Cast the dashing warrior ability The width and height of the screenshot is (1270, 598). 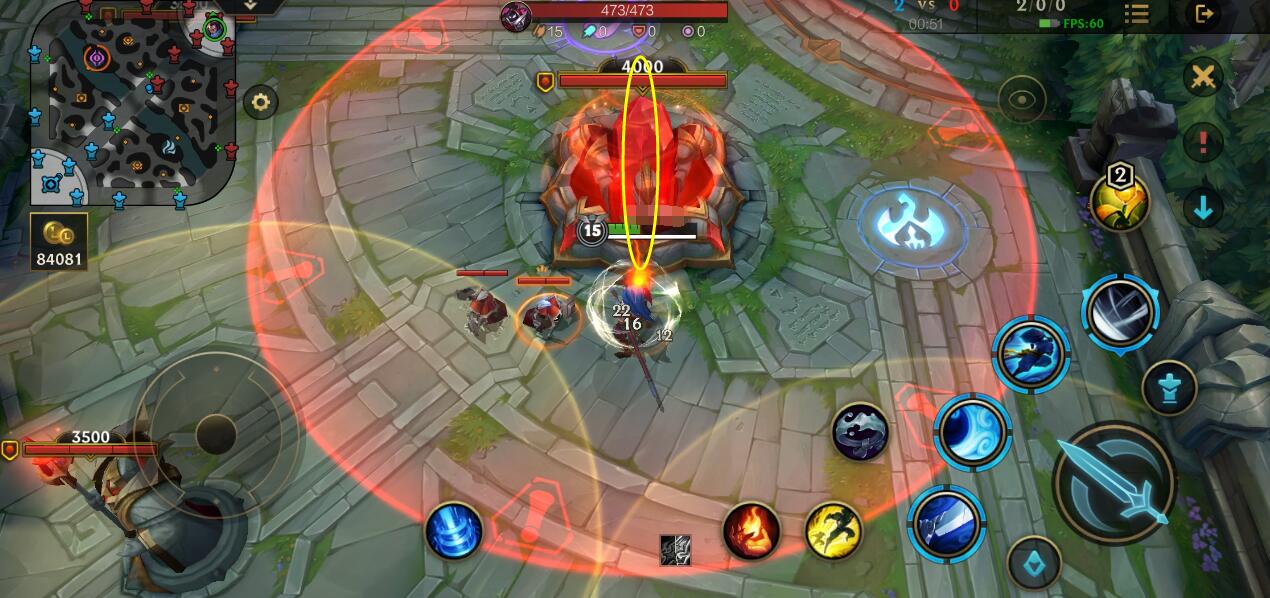(x=1031, y=353)
